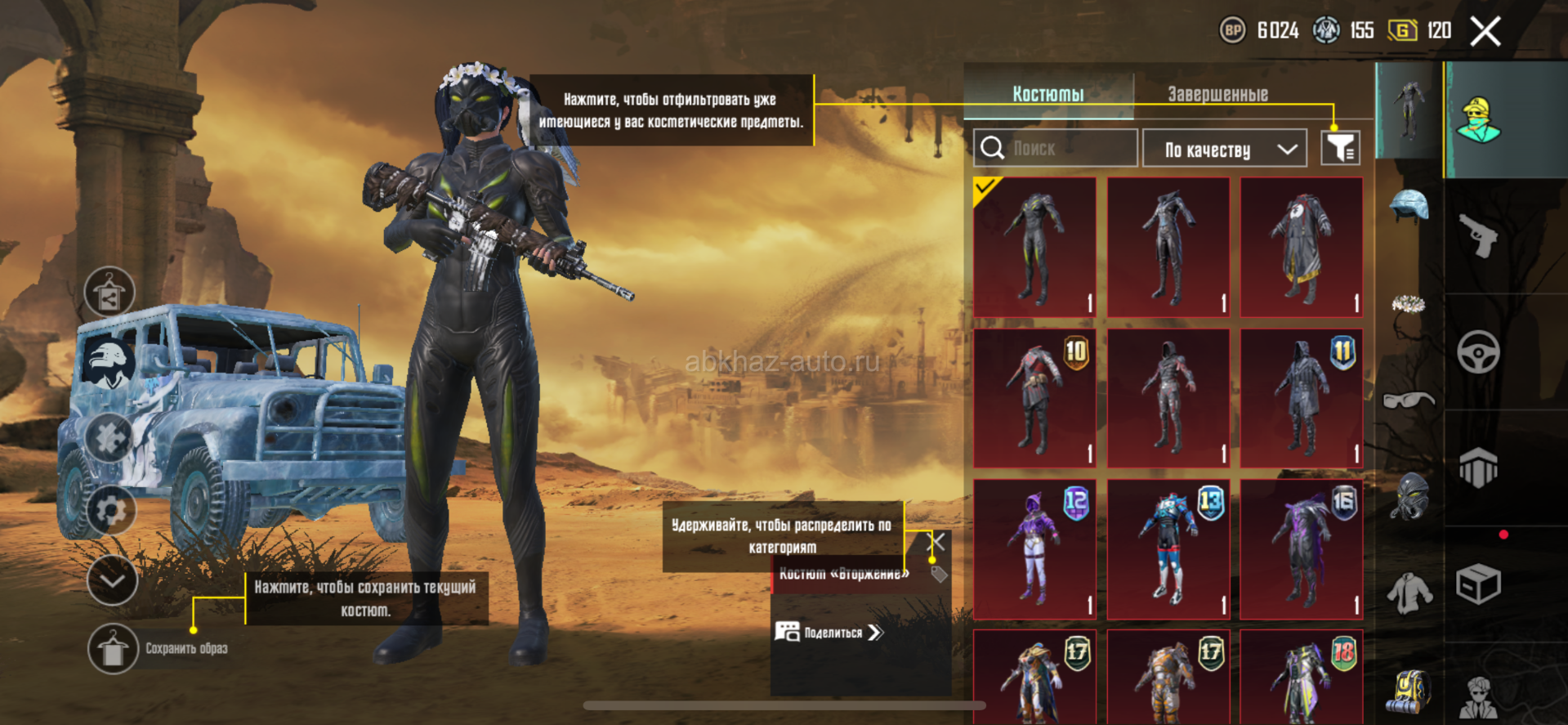Switch to the Костюмы tab
The width and height of the screenshot is (1568, 725).
click(x=1048, y=94)
